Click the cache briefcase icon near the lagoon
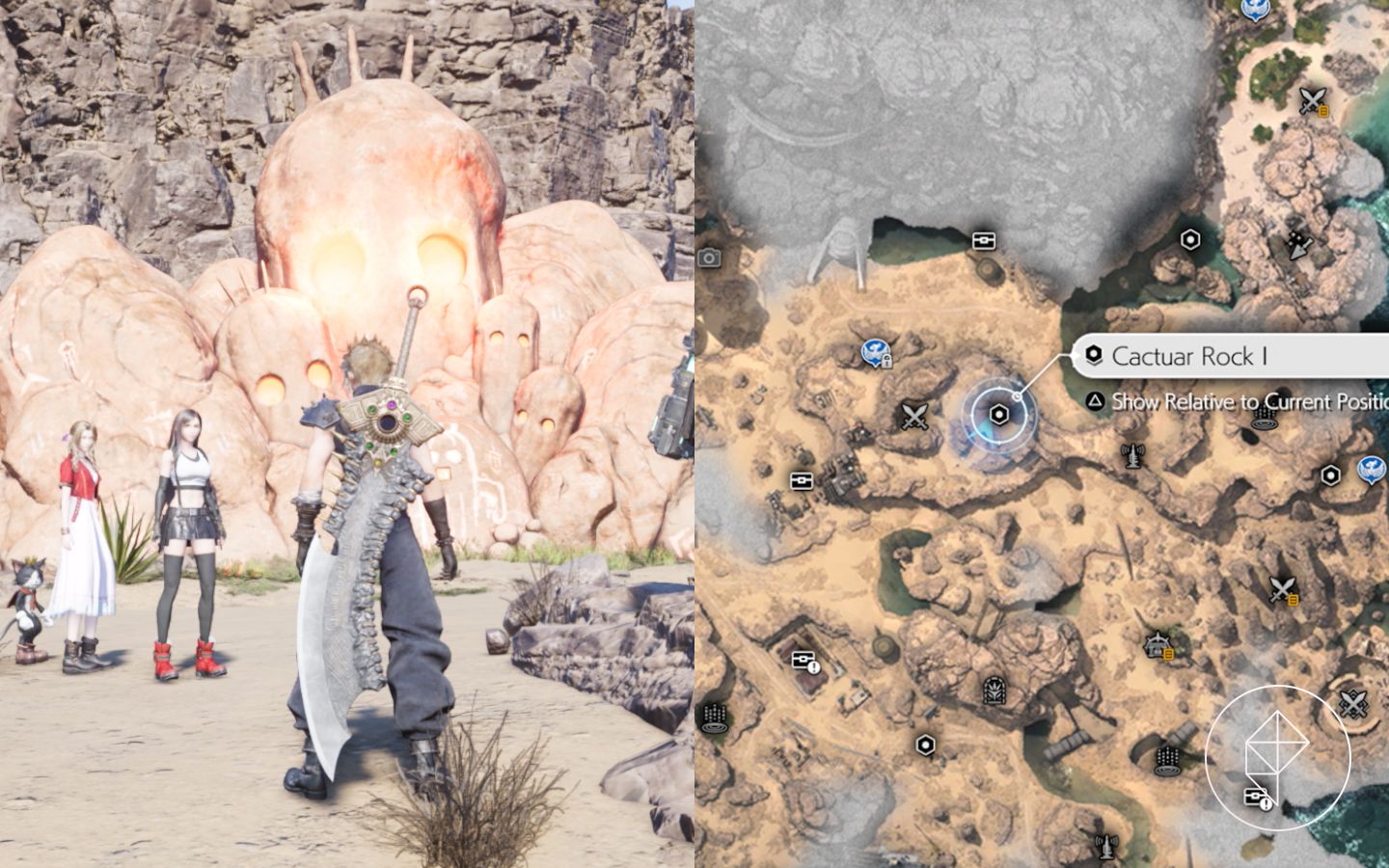The height and width of the screenshot is (868, 1389). click(985, 240)
